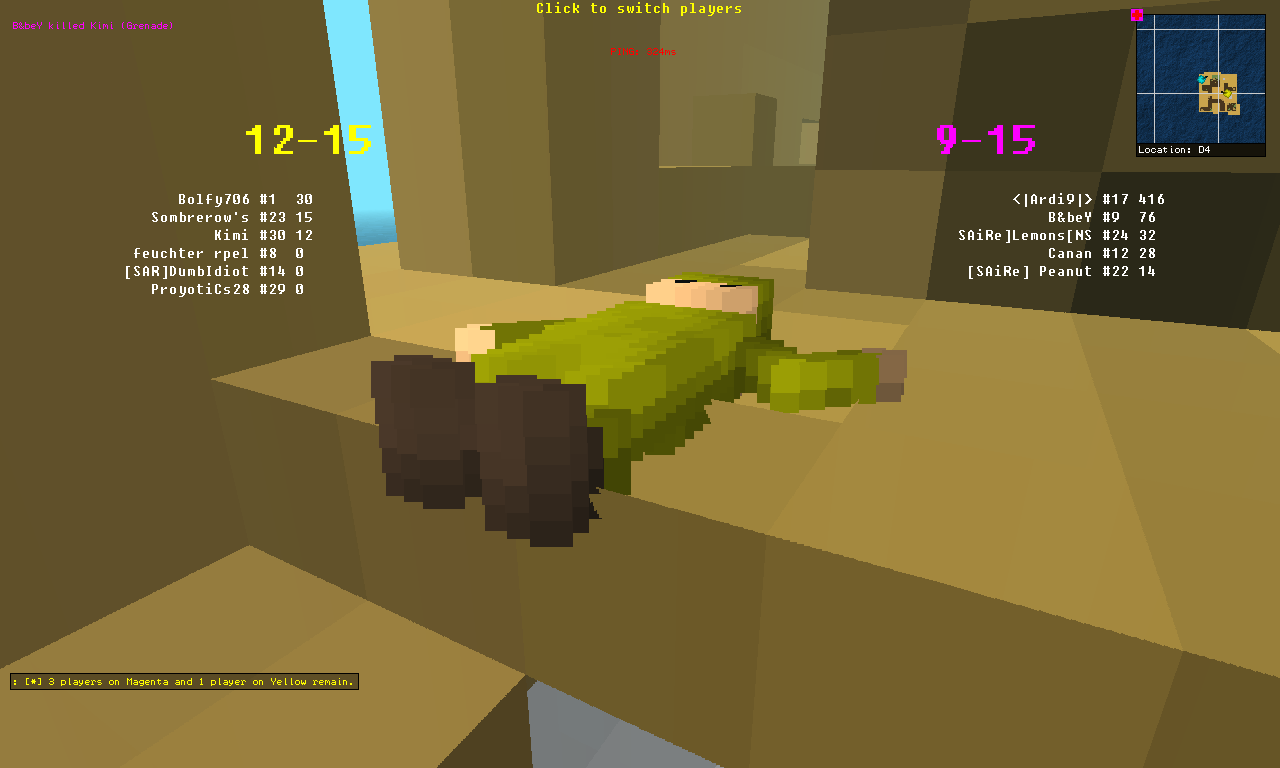1280x768 pixels.
Task: Open the remaining players chat notification
Action: pyautogui.click(x=184, y=681)
